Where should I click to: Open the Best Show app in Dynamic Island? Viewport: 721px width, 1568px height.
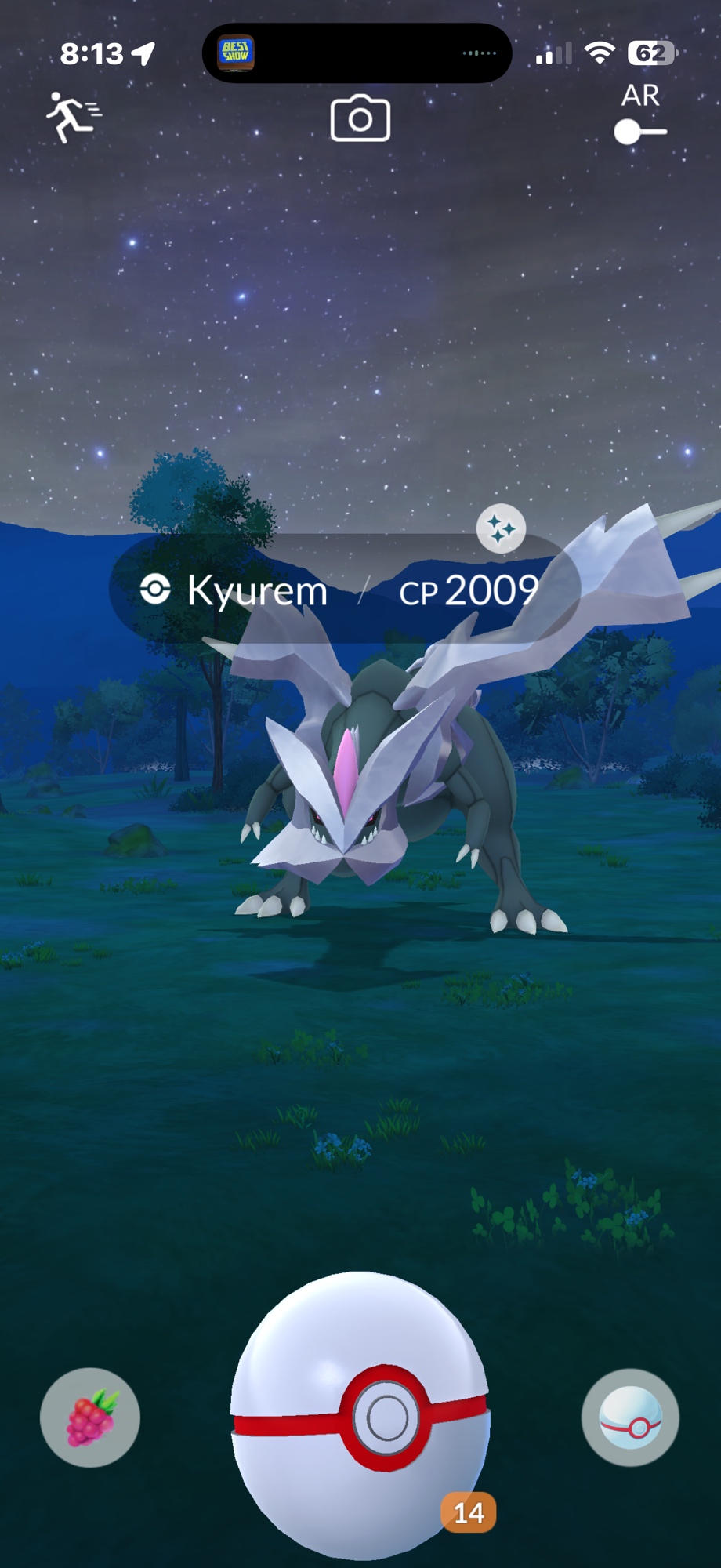[236, 53]
